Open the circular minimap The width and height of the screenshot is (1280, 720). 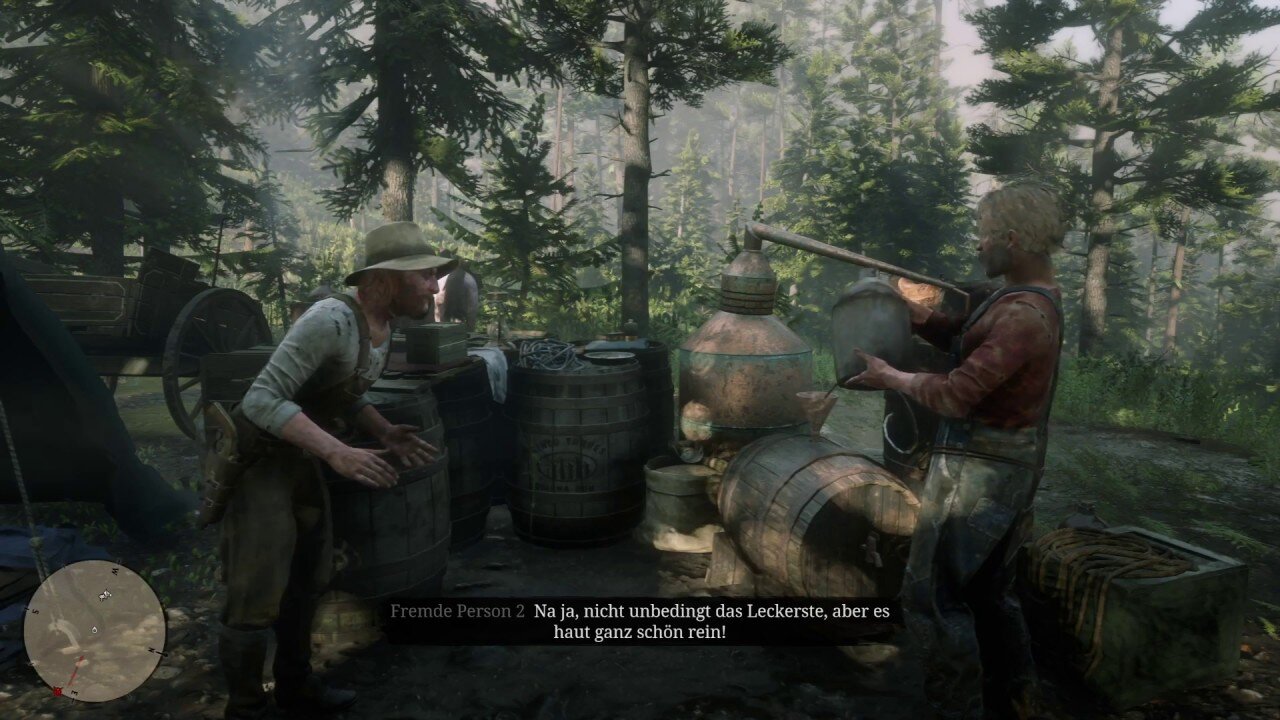(95, 630)
